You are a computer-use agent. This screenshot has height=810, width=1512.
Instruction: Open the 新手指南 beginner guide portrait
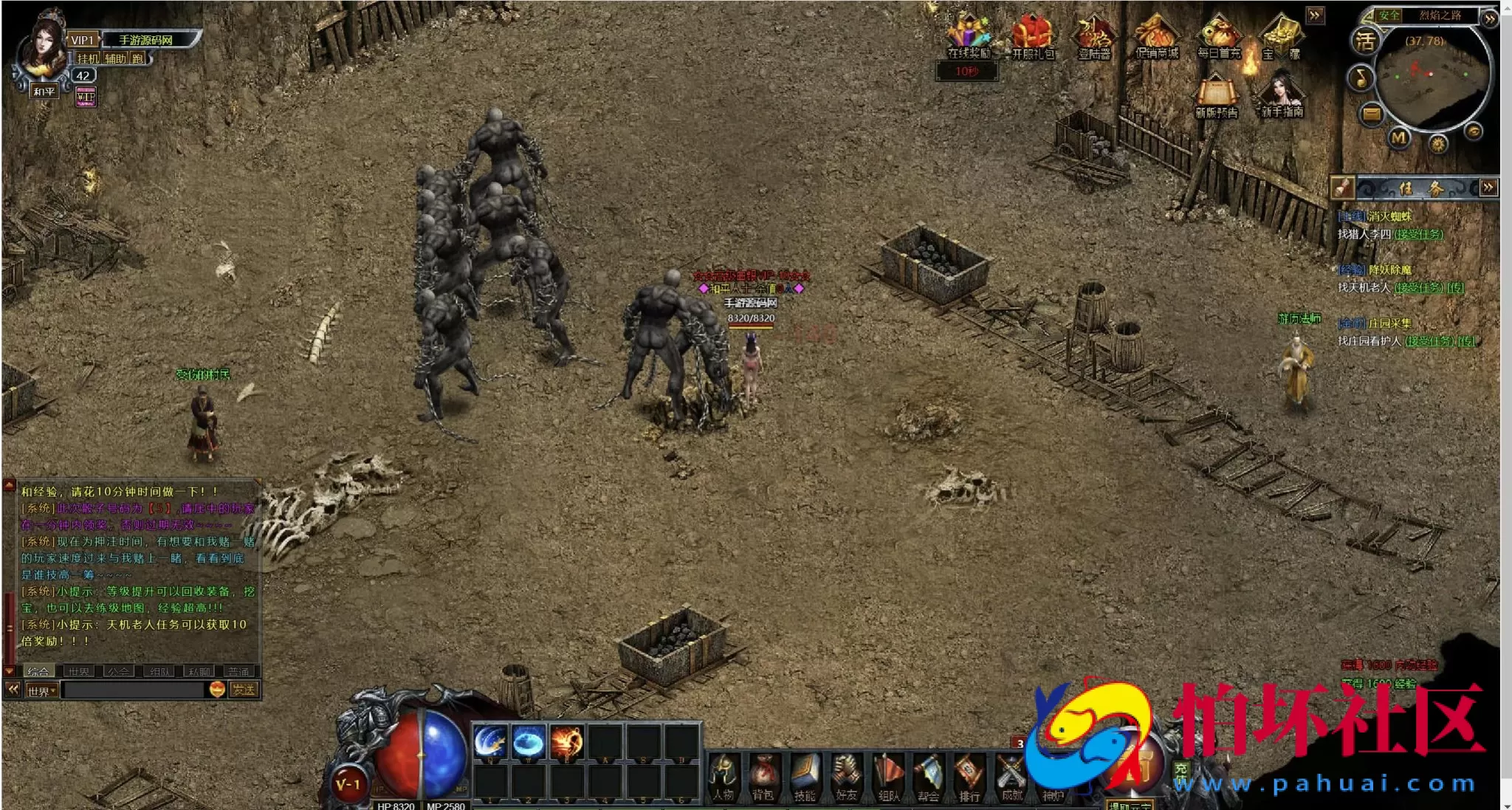tap(1282, 95)
